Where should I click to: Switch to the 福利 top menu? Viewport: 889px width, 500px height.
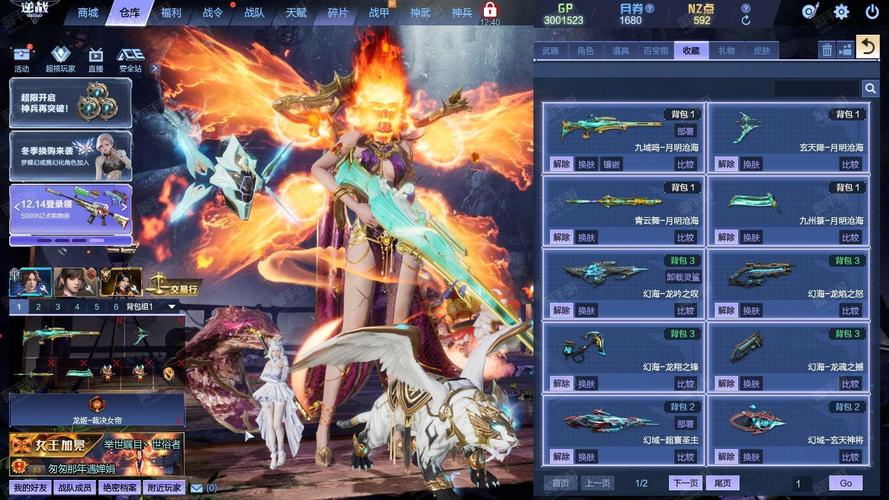point(171,13)
